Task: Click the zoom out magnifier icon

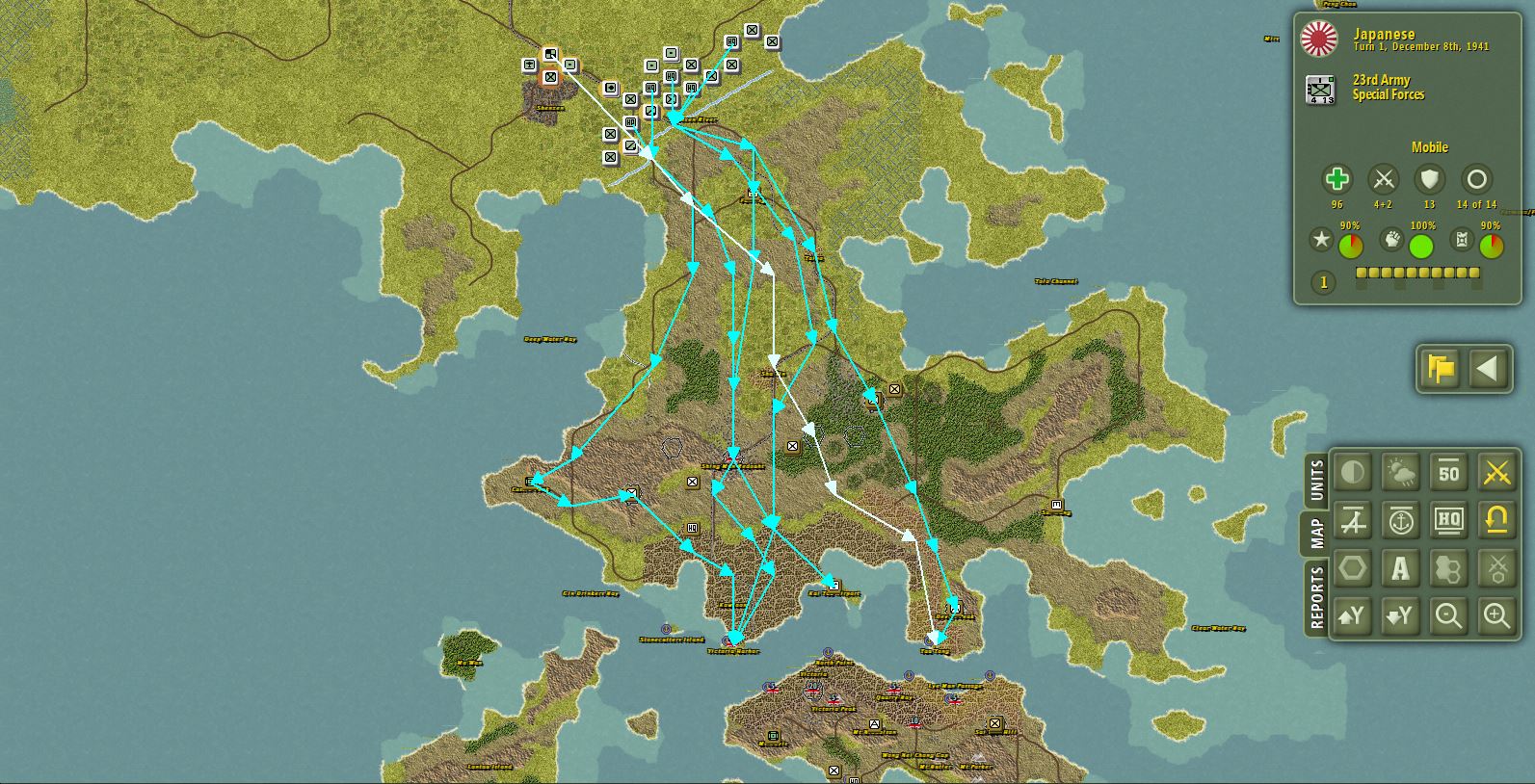Action: [1449, 616]
